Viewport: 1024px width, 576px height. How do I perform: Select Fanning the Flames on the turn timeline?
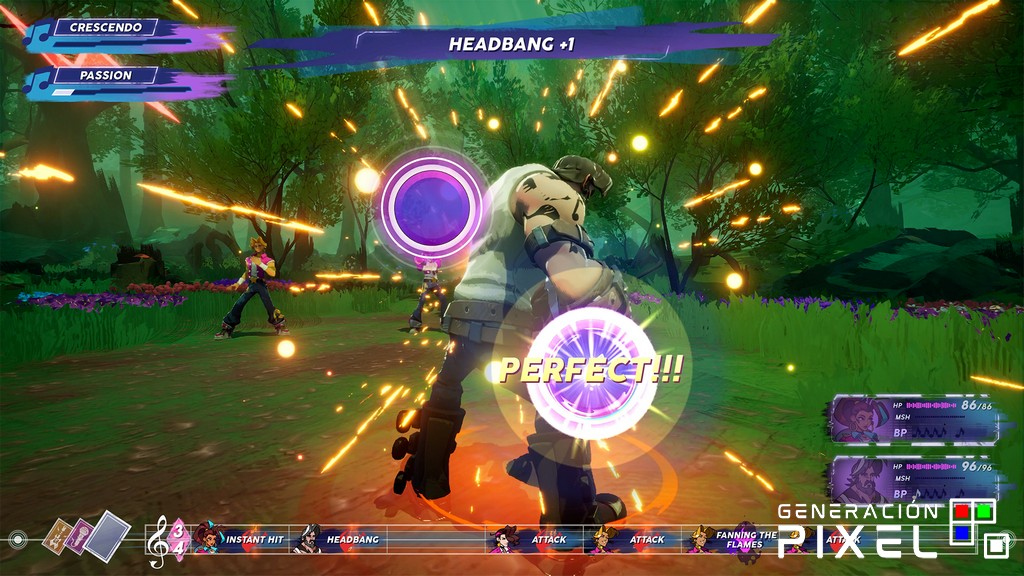735,540
